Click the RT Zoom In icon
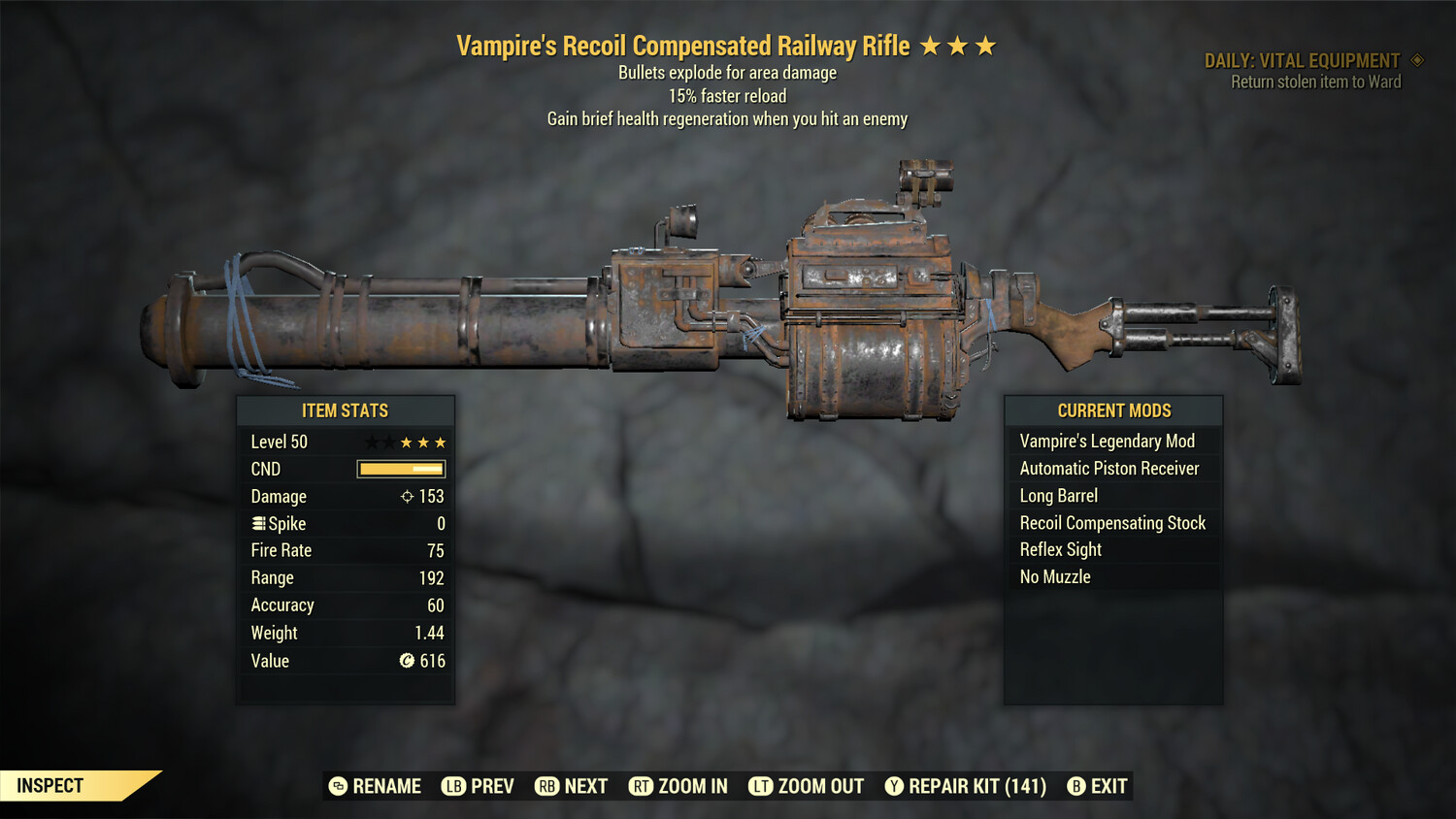Screen dimensions: 1456x819 pyautogui.click(x=642, y=786)
